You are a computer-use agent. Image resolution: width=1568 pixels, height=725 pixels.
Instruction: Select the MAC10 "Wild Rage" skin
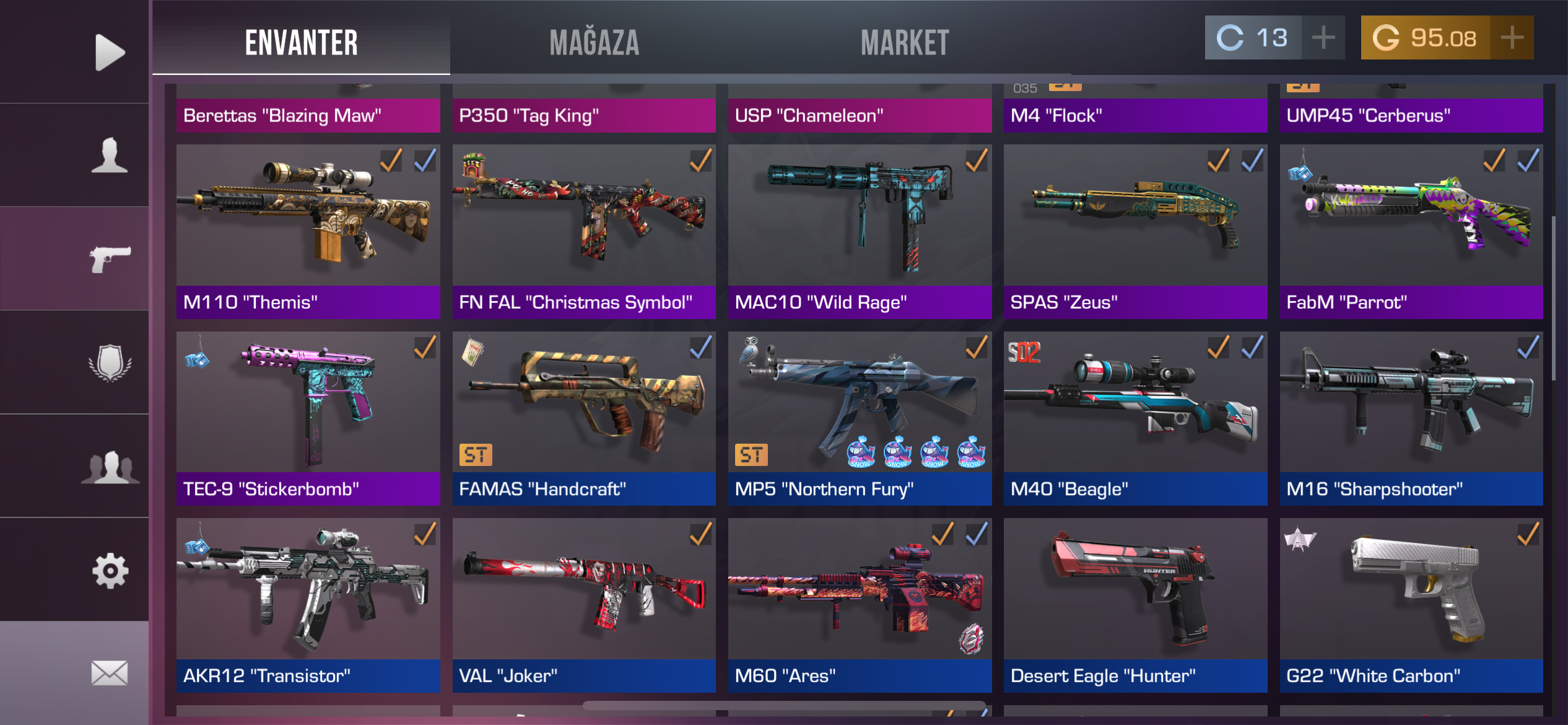click(x=860, y=231)
